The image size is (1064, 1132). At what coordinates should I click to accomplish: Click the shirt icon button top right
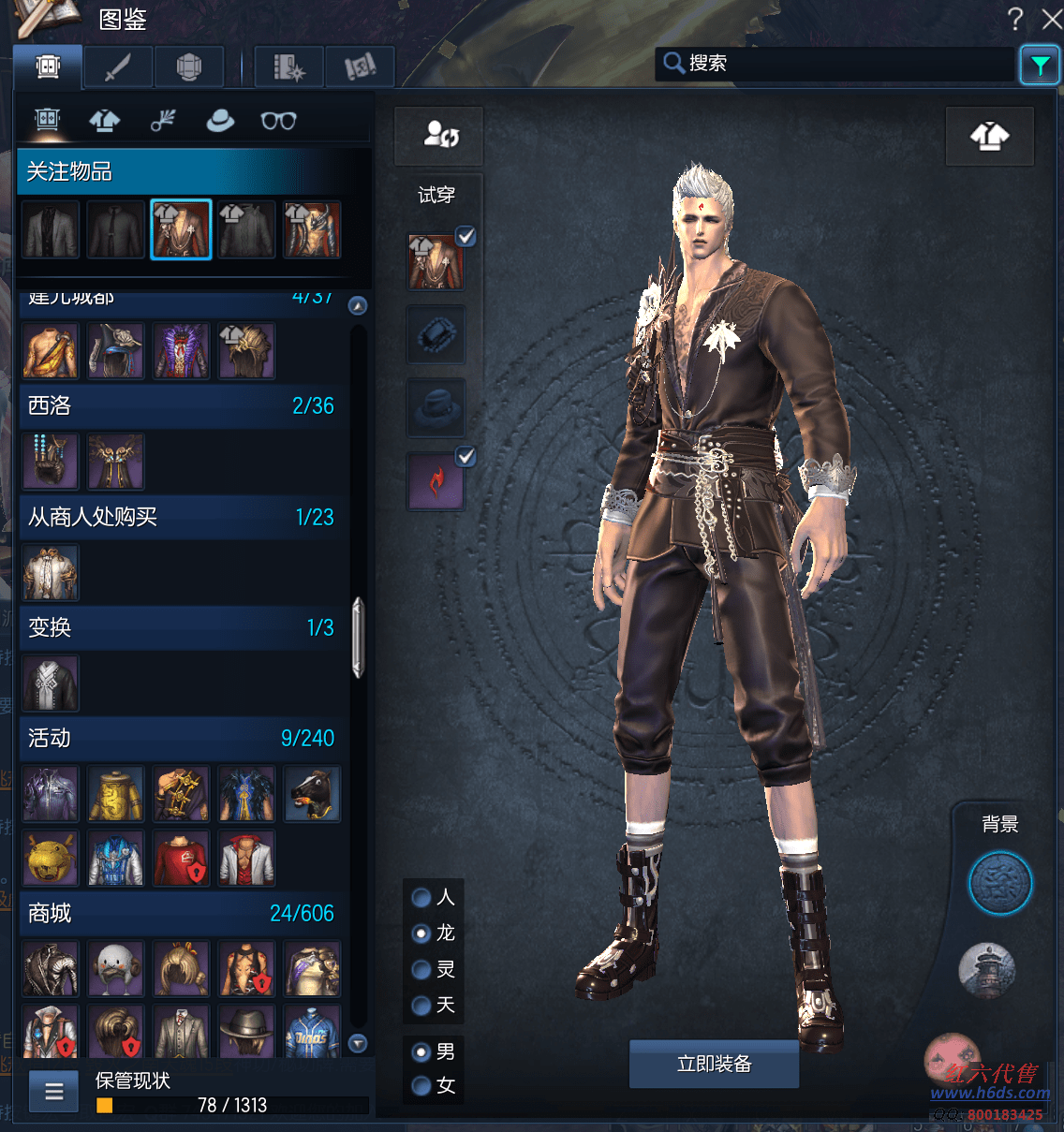(990, 137)
